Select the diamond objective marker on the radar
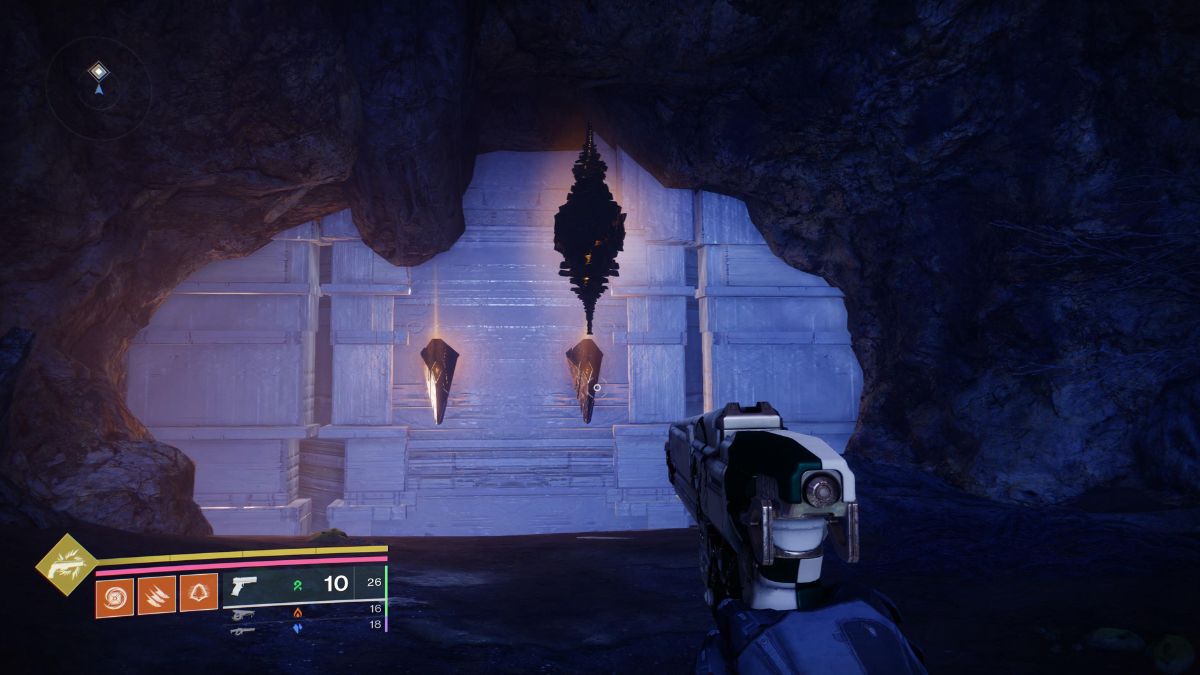This screenshot has width=1200, height=675. click(x=98, y=70)
